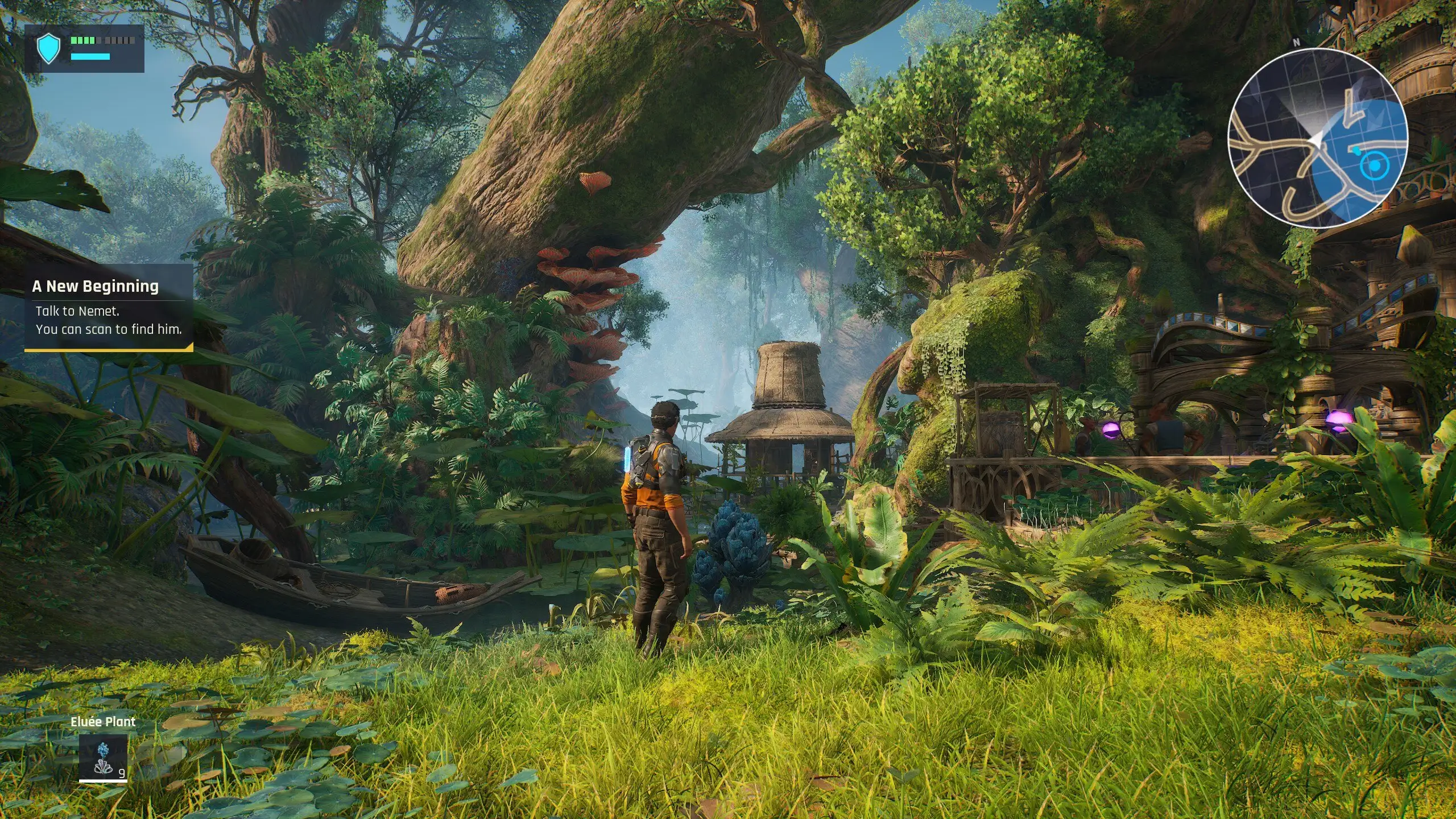Open the circular minimap
This screenshot has width=1456, height=819.
pos(1317,138)
